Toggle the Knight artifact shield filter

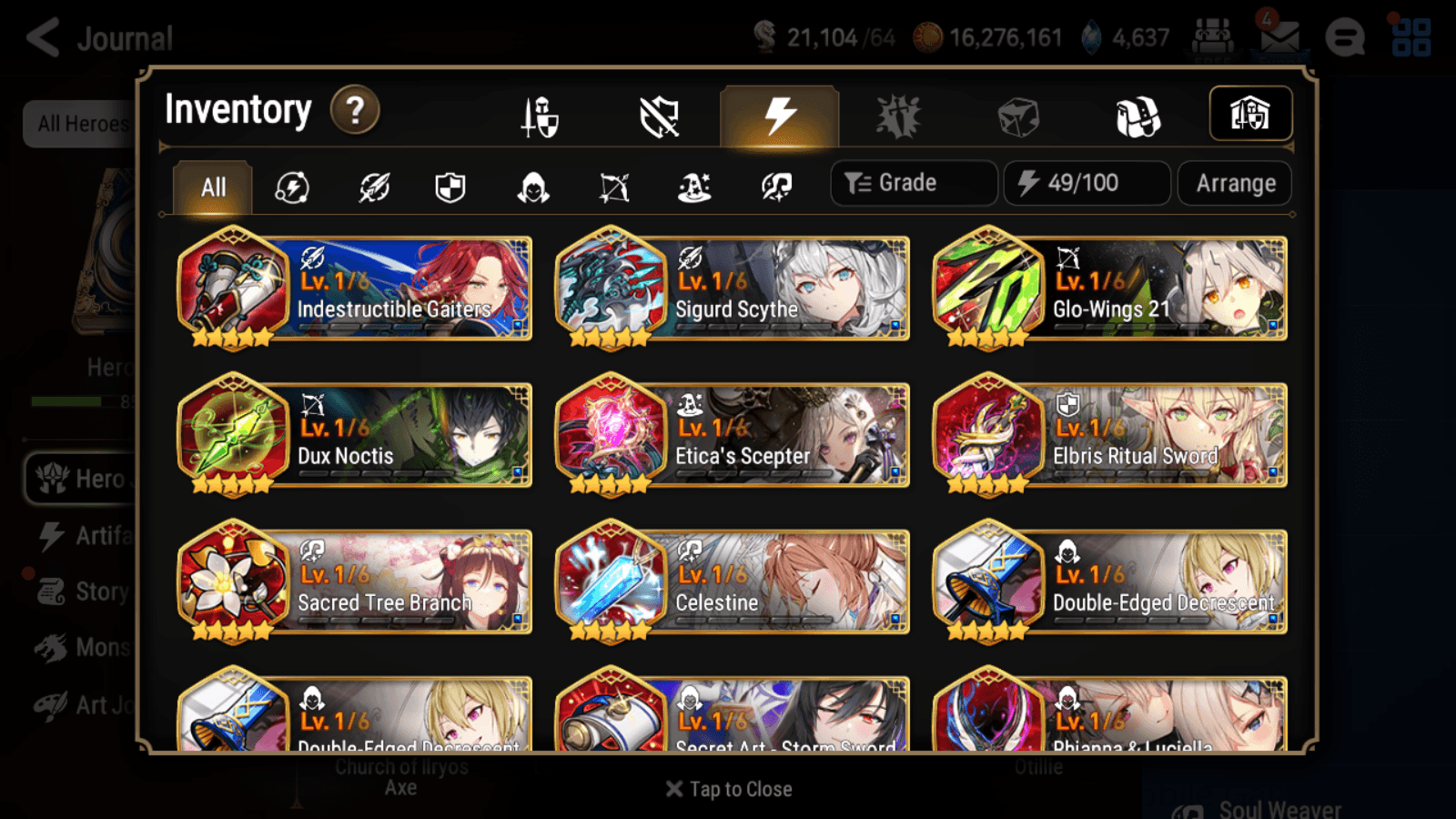(450, 187)
